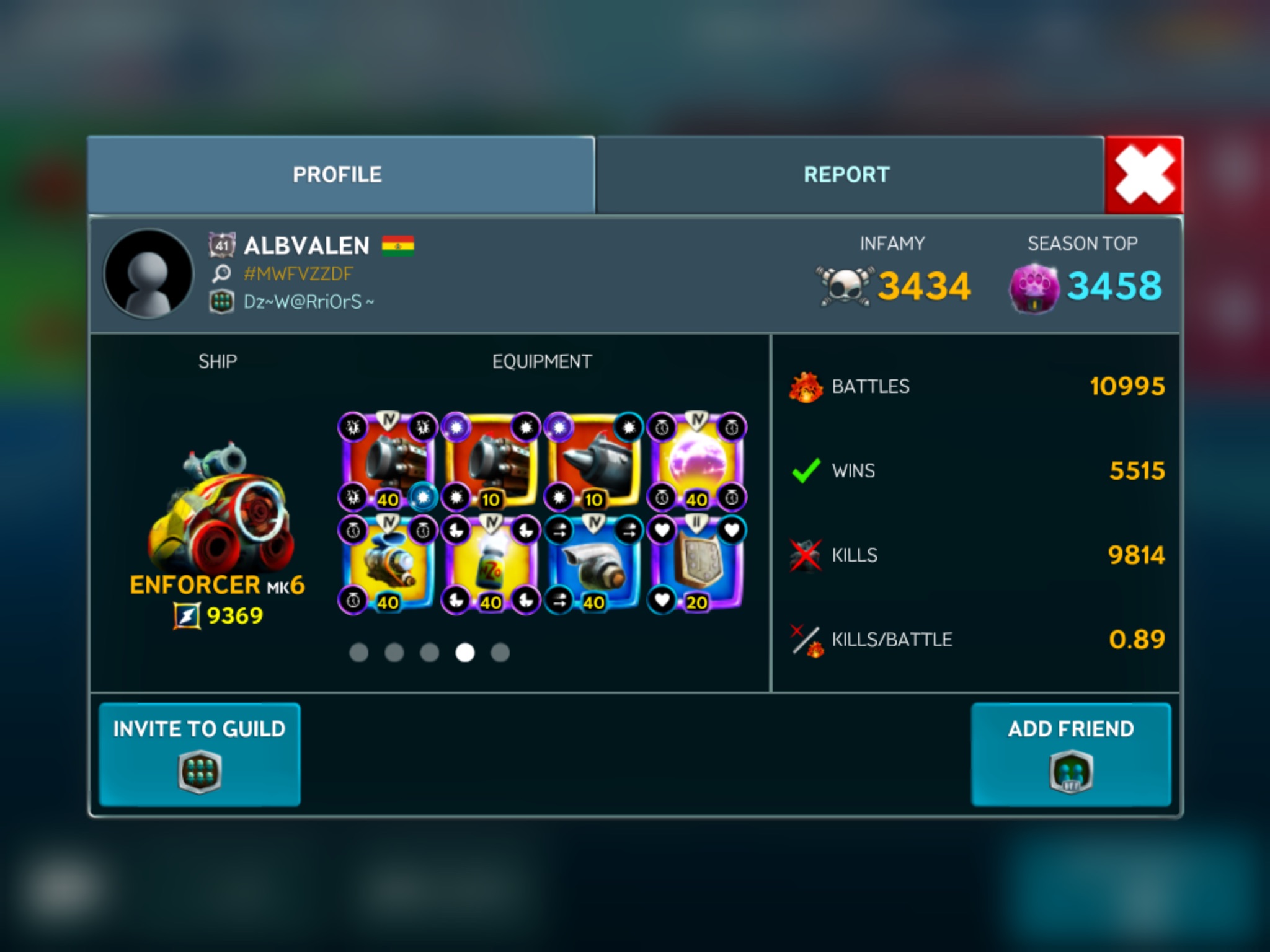
Task: Go to the first loadout page dot
Action: click(x=359, y=653)
